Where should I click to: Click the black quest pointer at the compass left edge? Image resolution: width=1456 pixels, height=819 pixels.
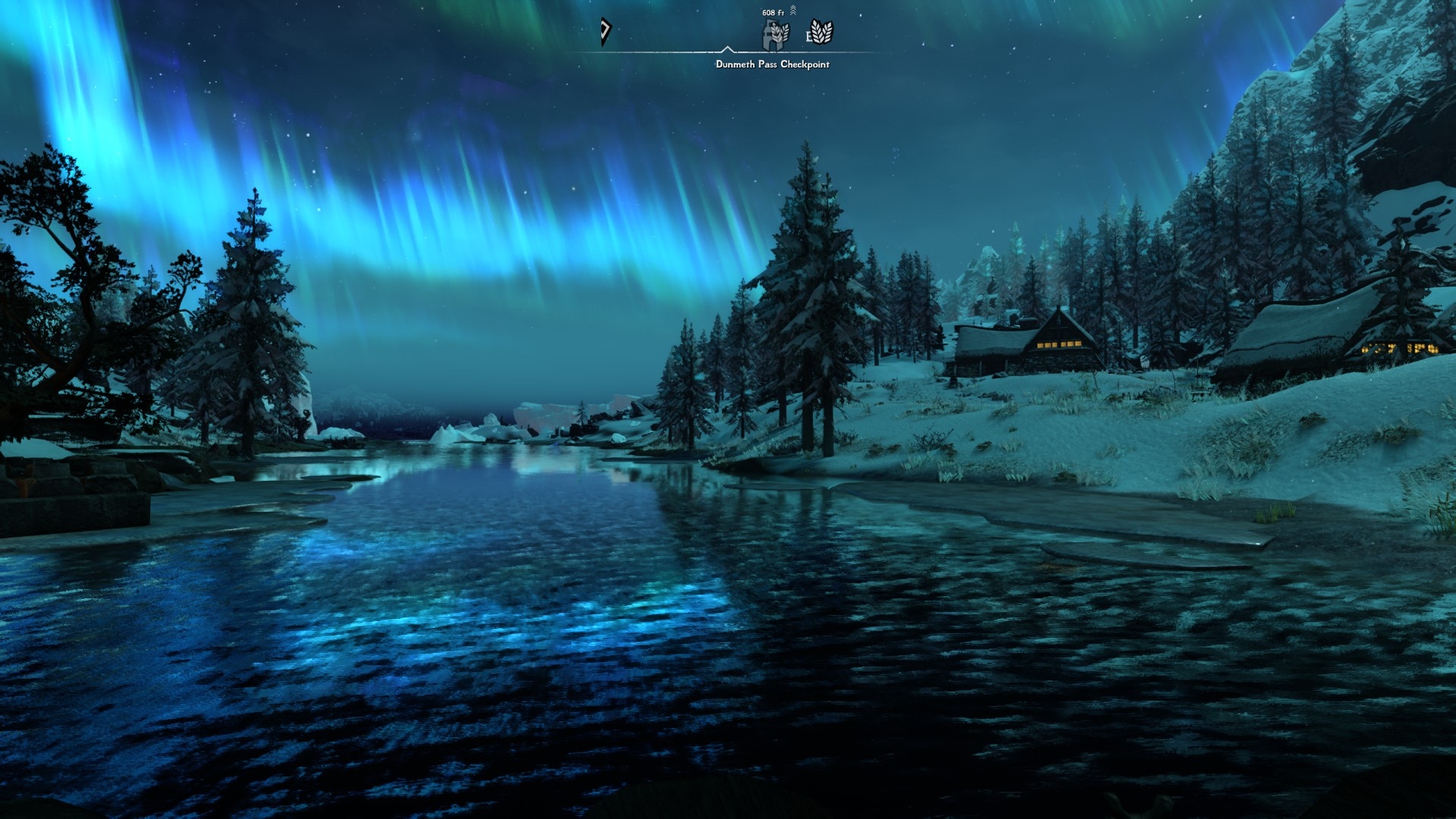[604, 32]
